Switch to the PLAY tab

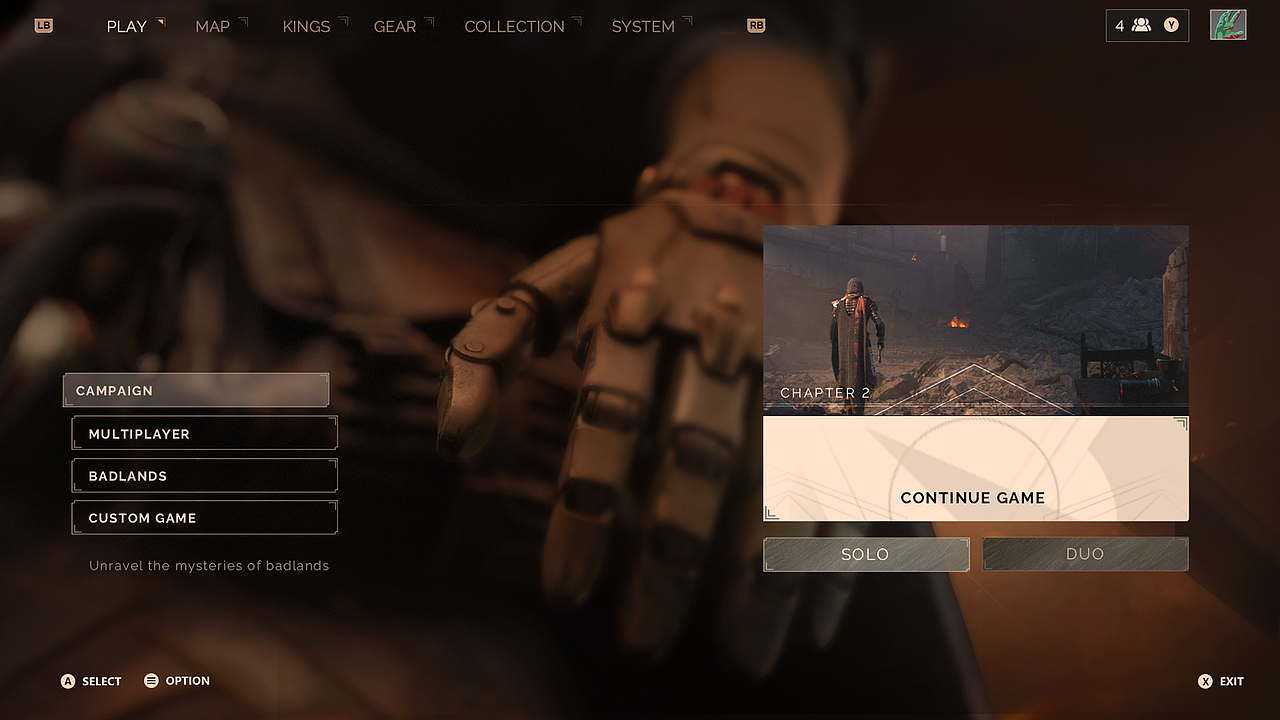click(127, 27)
